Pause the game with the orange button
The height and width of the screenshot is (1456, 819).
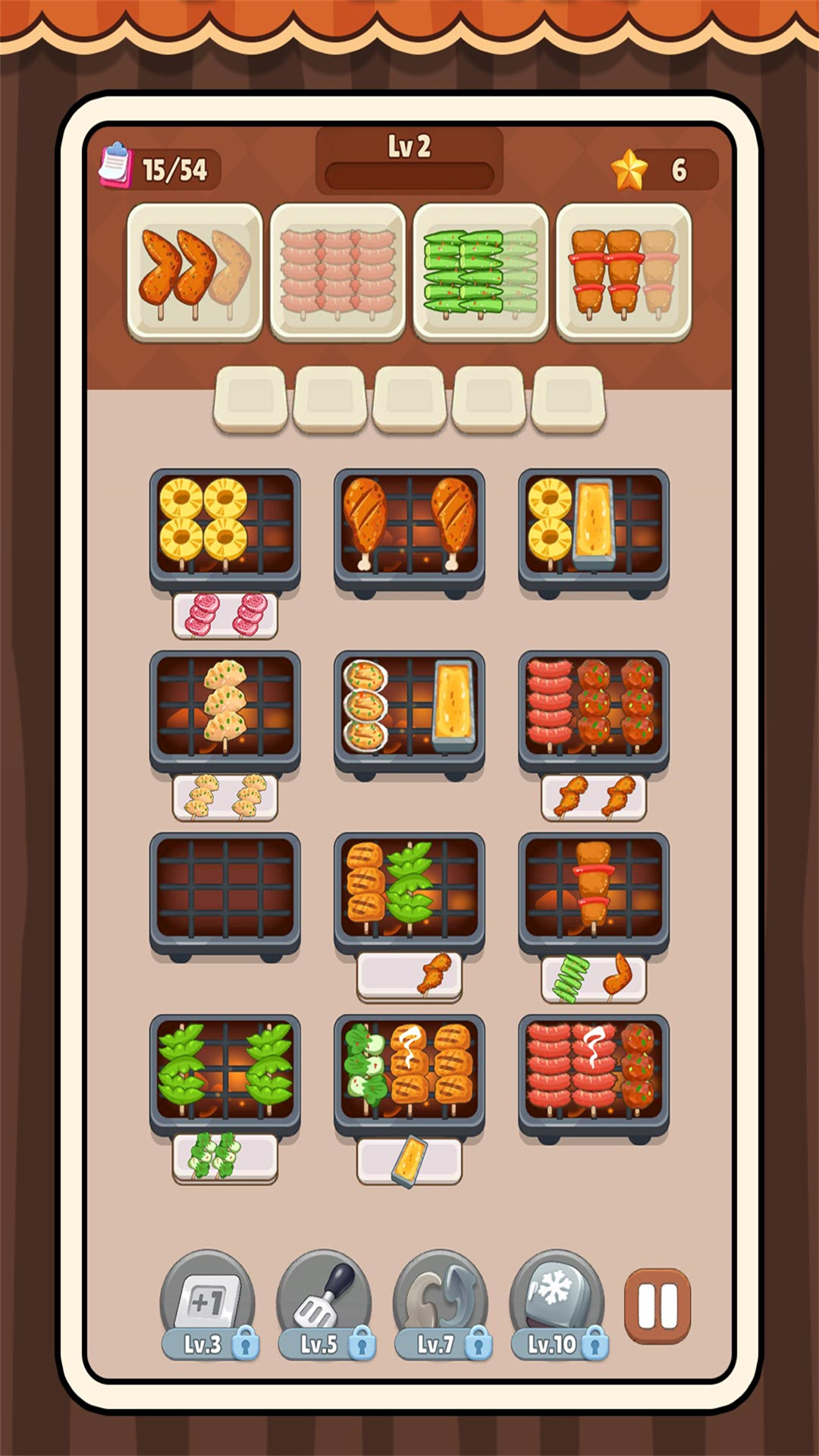pos(657,1306)
